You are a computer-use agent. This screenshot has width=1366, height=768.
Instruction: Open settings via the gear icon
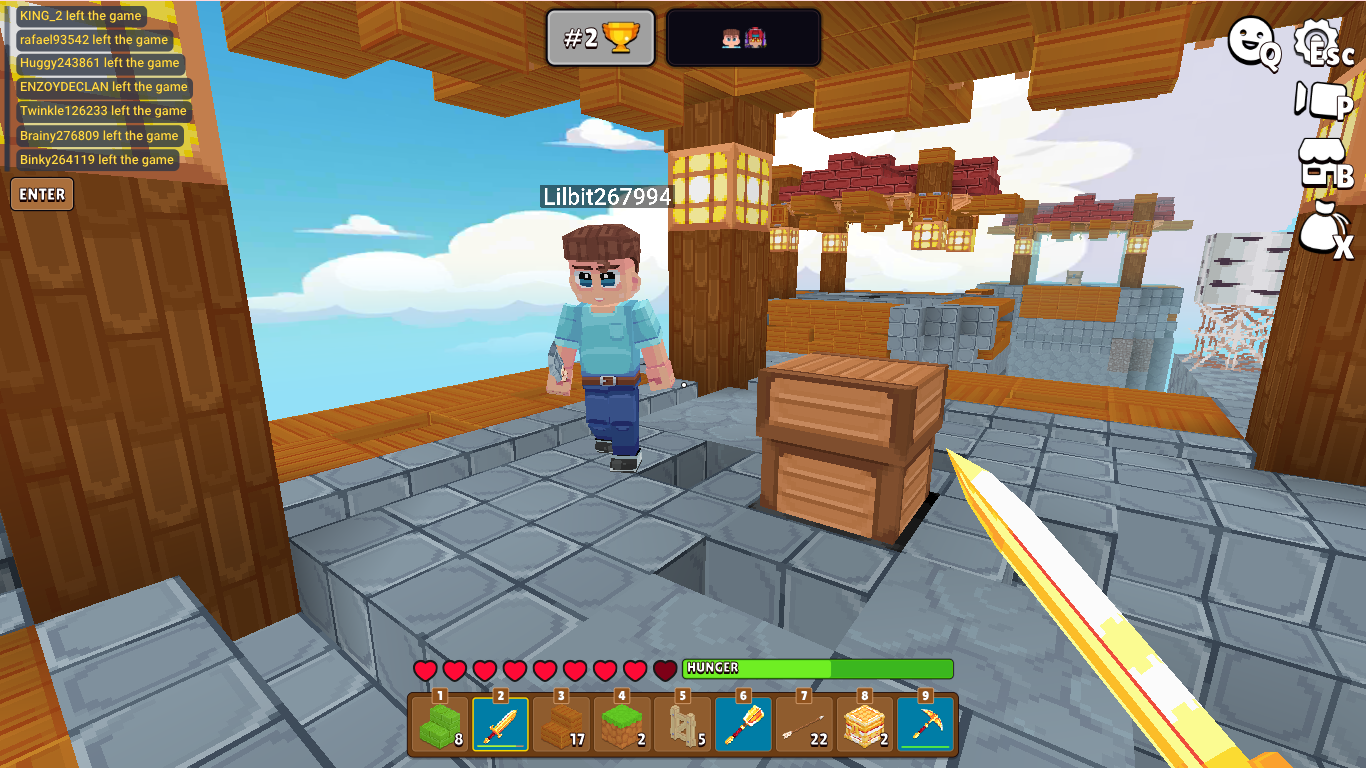tap(1321, 44)
